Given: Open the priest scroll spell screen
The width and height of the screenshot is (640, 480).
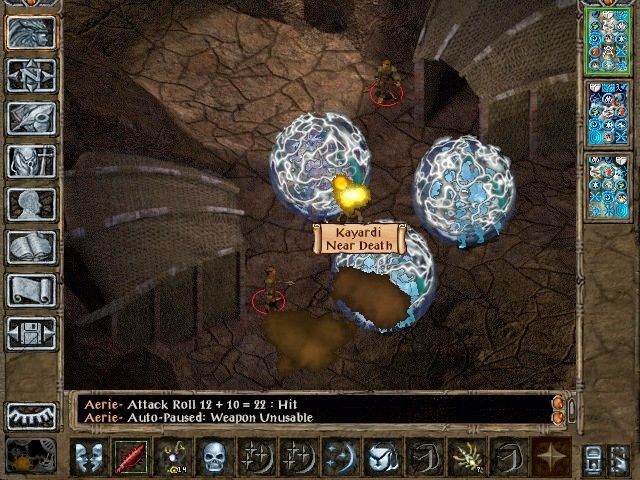Looking at the screenshot, I should [x=31, y=290].
